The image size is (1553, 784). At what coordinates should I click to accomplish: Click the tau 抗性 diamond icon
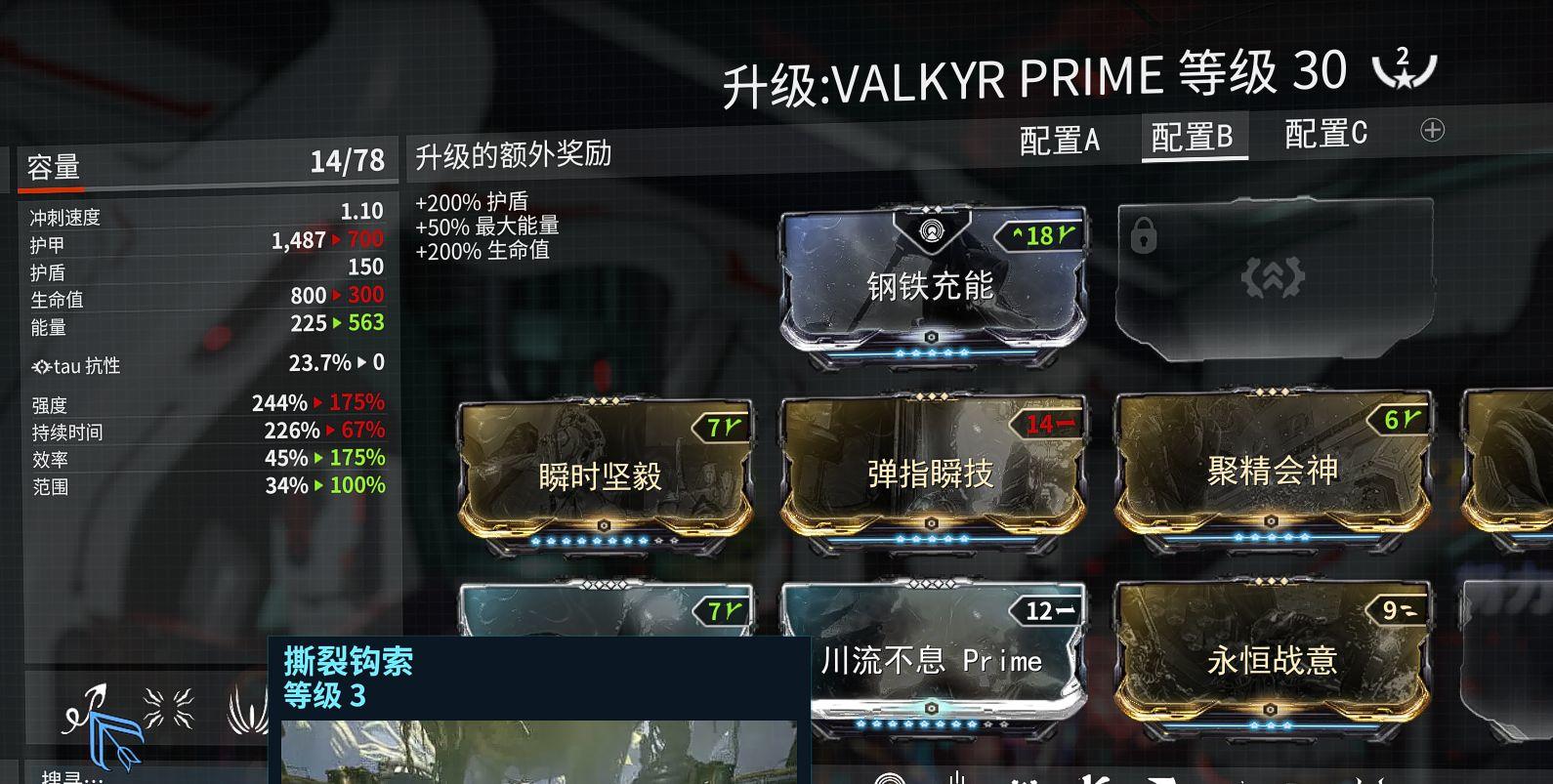[40, 366]
